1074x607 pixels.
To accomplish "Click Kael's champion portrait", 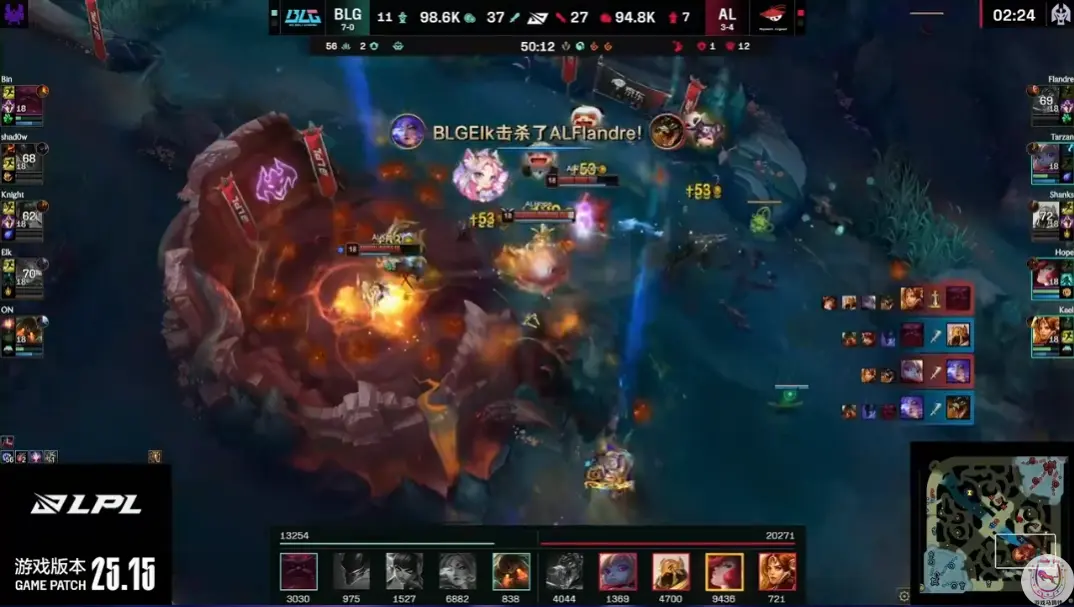I will point(1047,333).
